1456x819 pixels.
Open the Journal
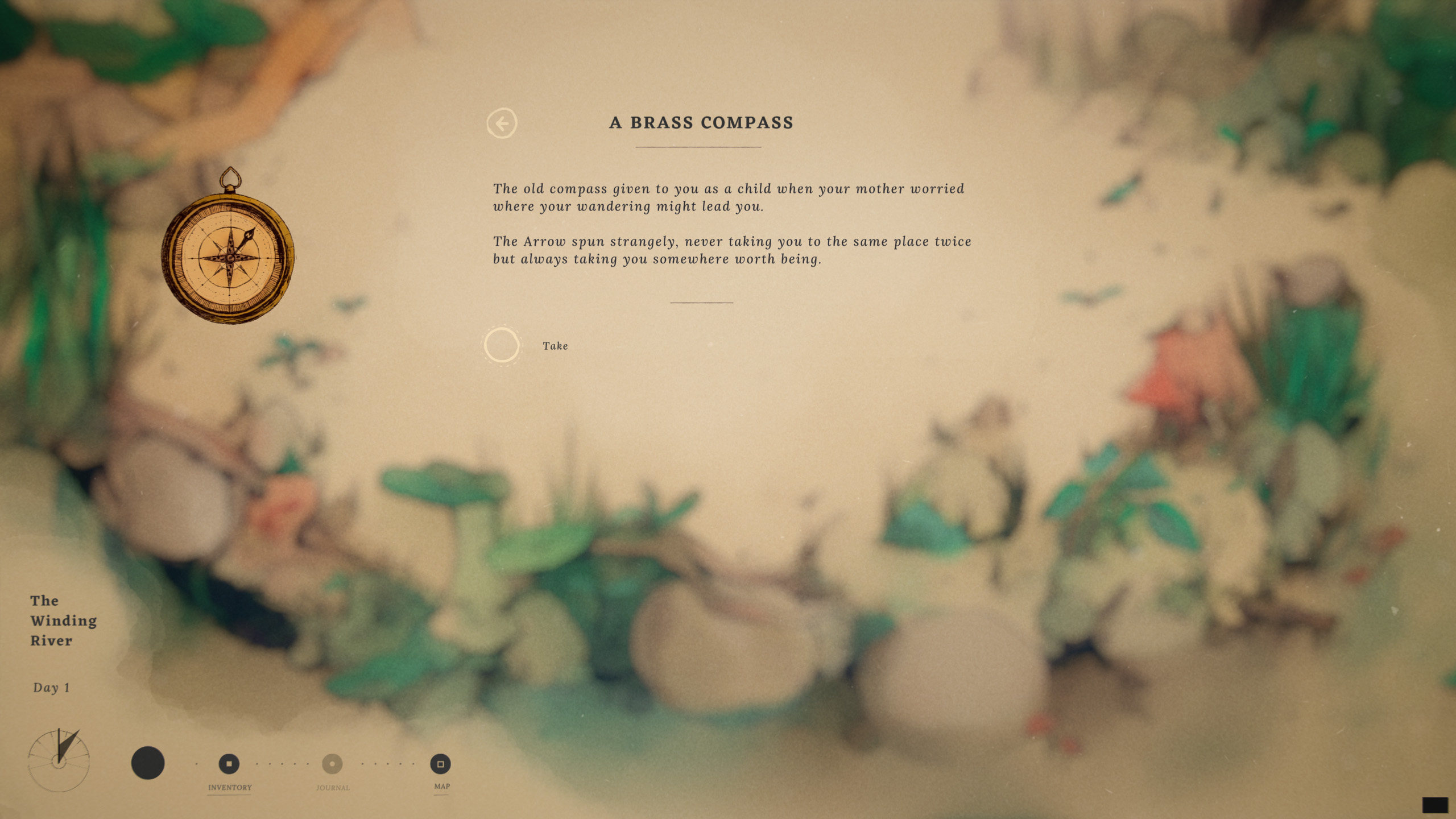pos(333,764)
